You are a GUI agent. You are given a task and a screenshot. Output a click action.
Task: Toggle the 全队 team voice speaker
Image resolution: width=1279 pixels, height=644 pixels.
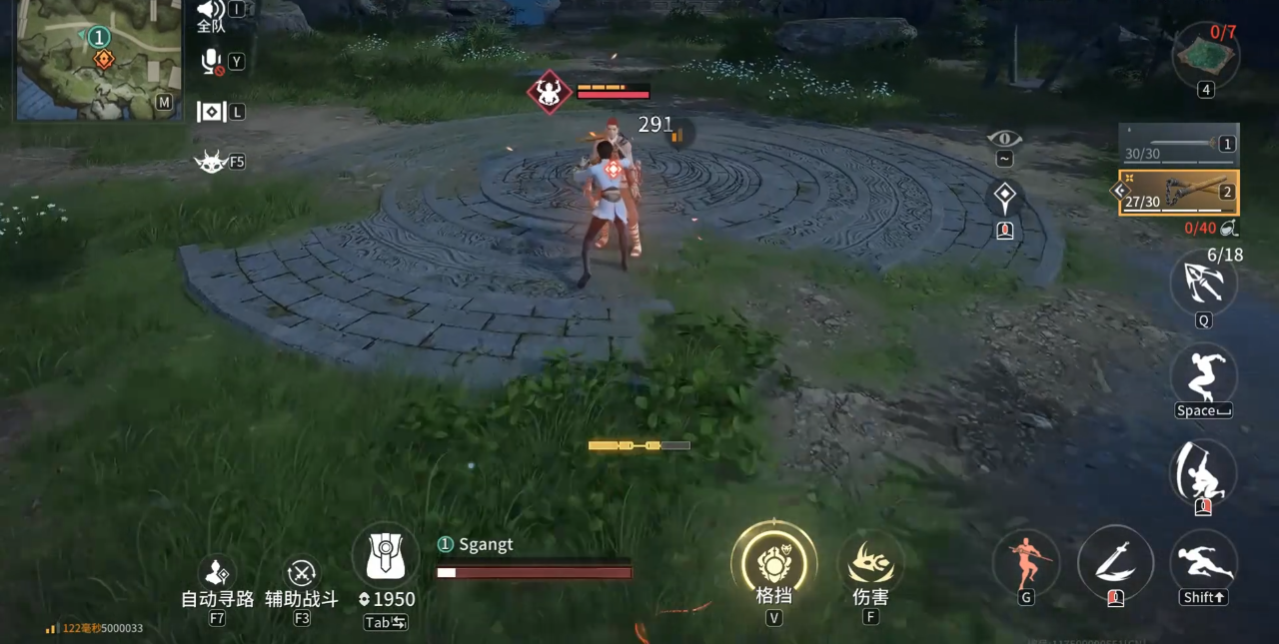click(210, 11)
